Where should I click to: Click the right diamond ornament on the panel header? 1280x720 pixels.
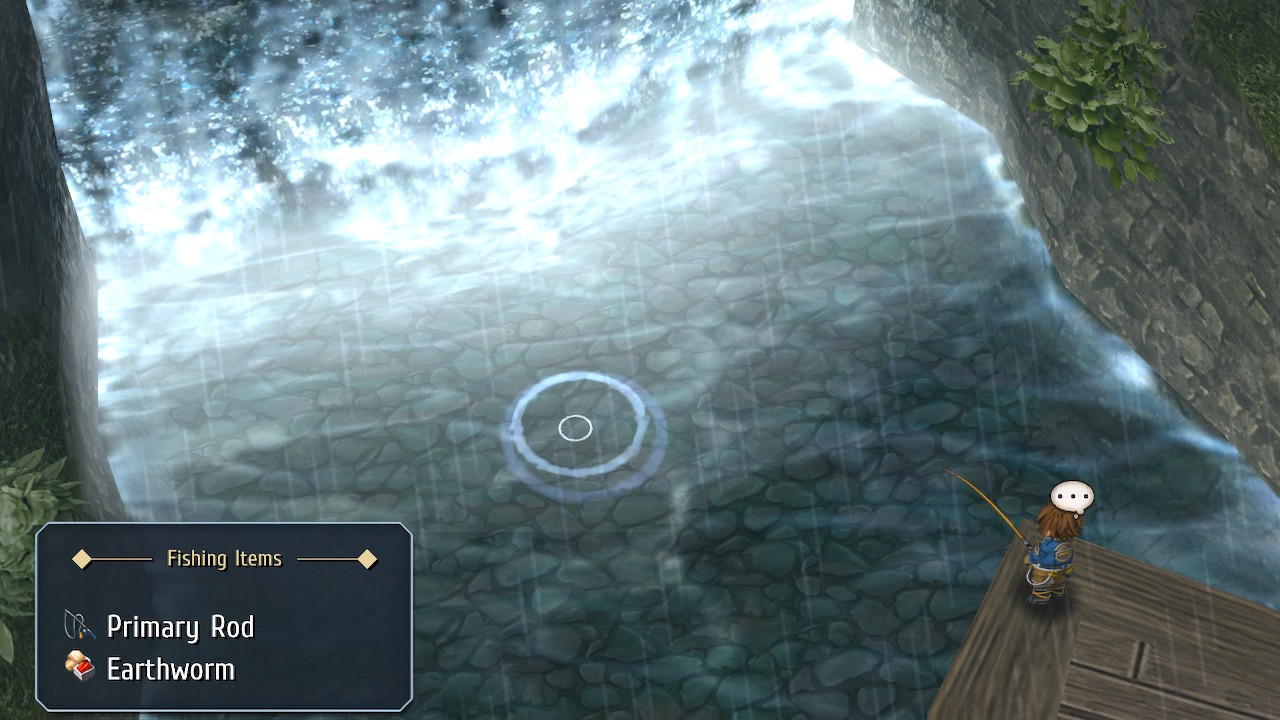click(x=369, y=560)
